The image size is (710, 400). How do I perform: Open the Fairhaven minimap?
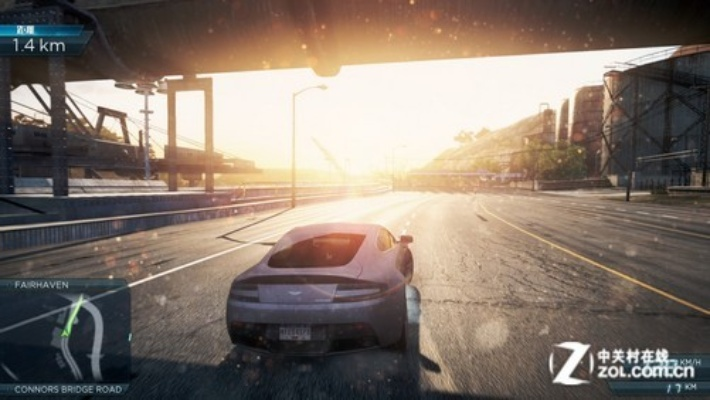(64, 336)
